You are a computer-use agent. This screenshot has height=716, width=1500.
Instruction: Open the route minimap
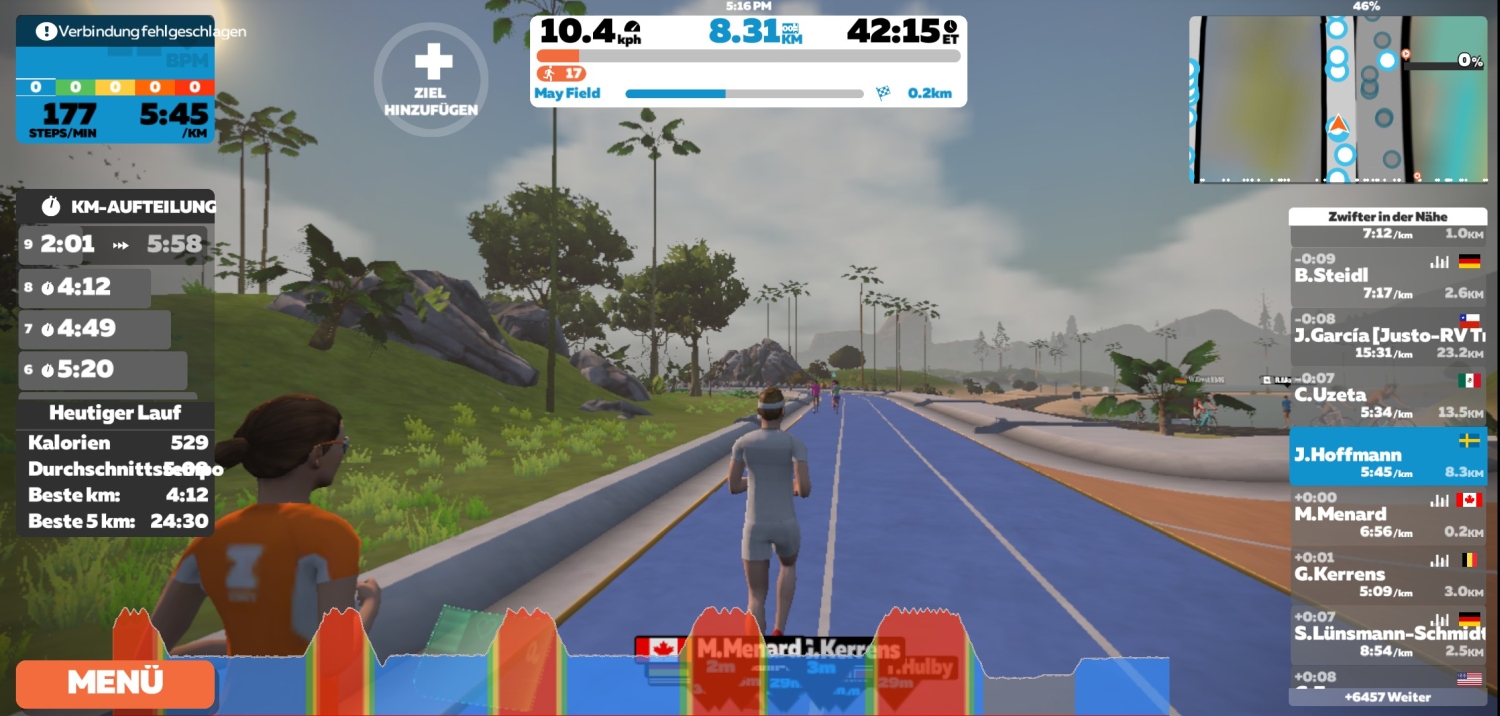(1337, 99)
